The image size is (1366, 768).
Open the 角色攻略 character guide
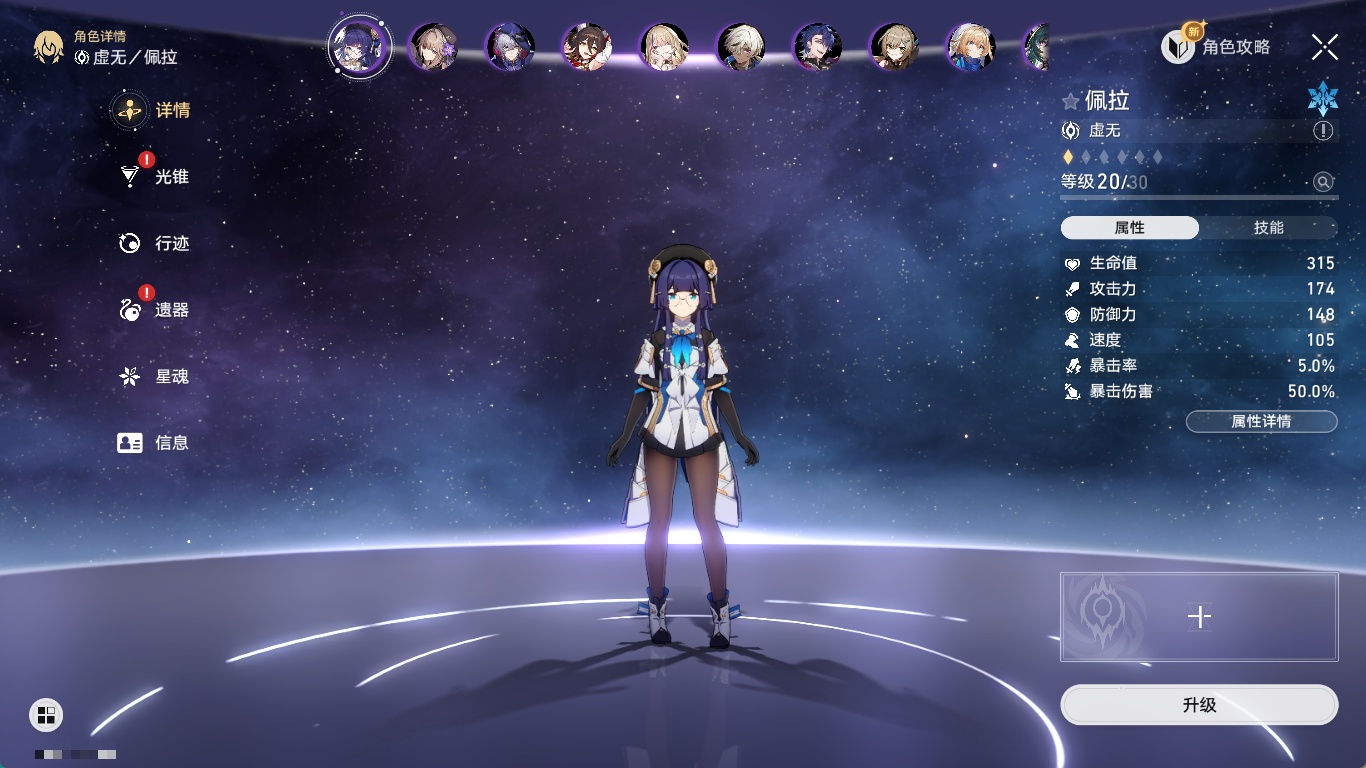coord(1216,46)
